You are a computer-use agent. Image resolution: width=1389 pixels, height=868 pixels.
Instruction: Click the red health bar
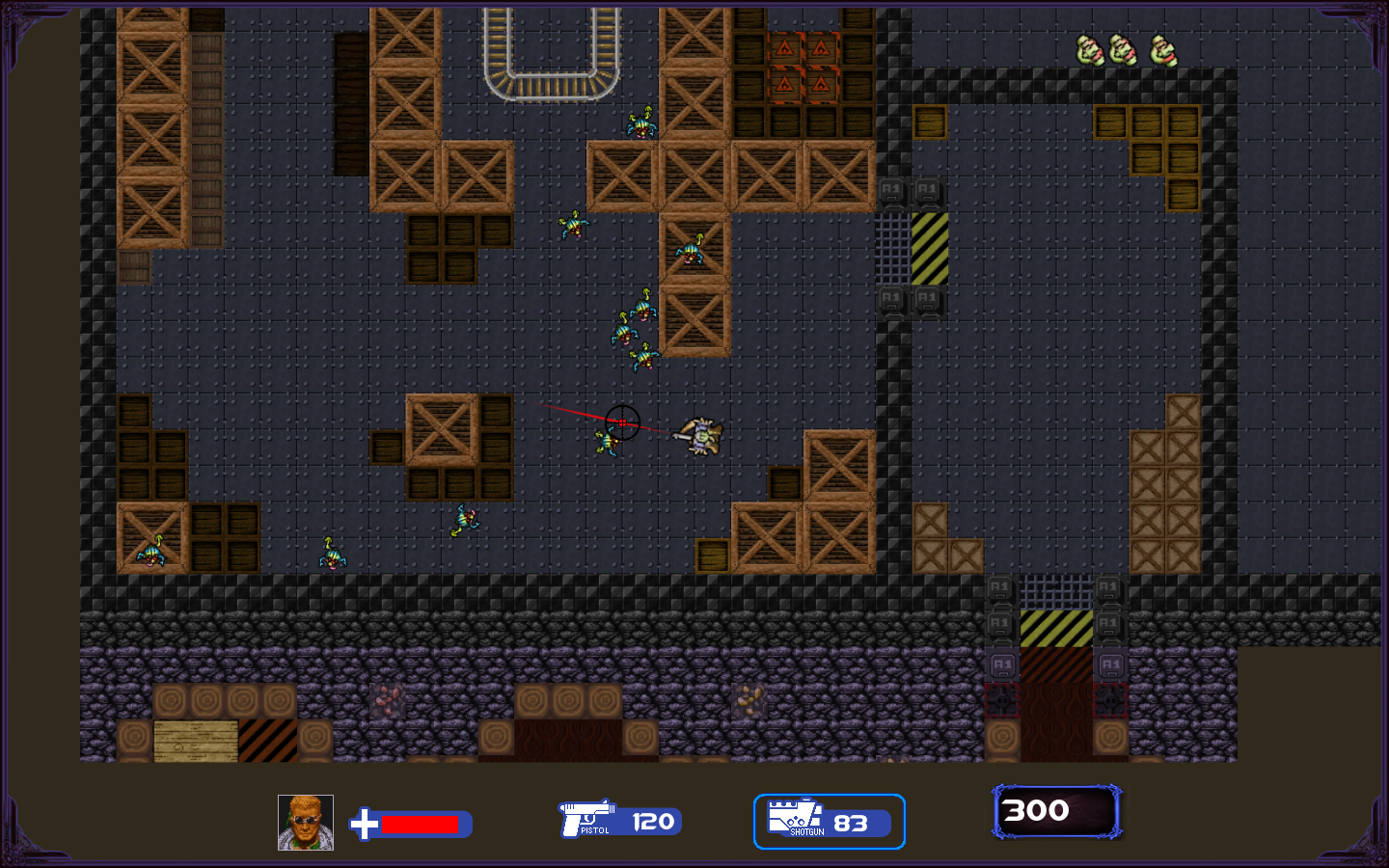(x=422, y=827)
